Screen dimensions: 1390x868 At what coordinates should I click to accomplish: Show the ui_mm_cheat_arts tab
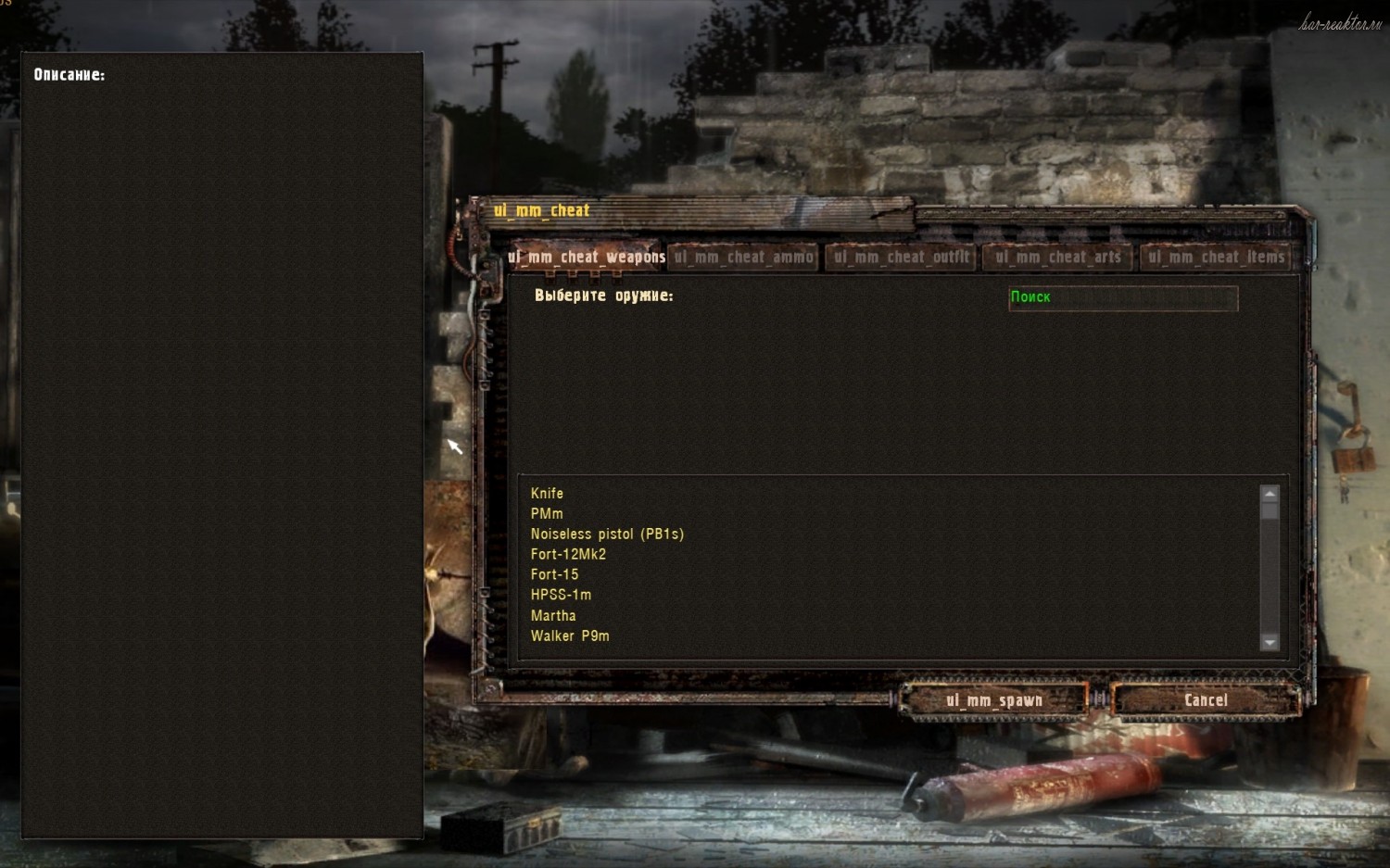coord(1057,257)
